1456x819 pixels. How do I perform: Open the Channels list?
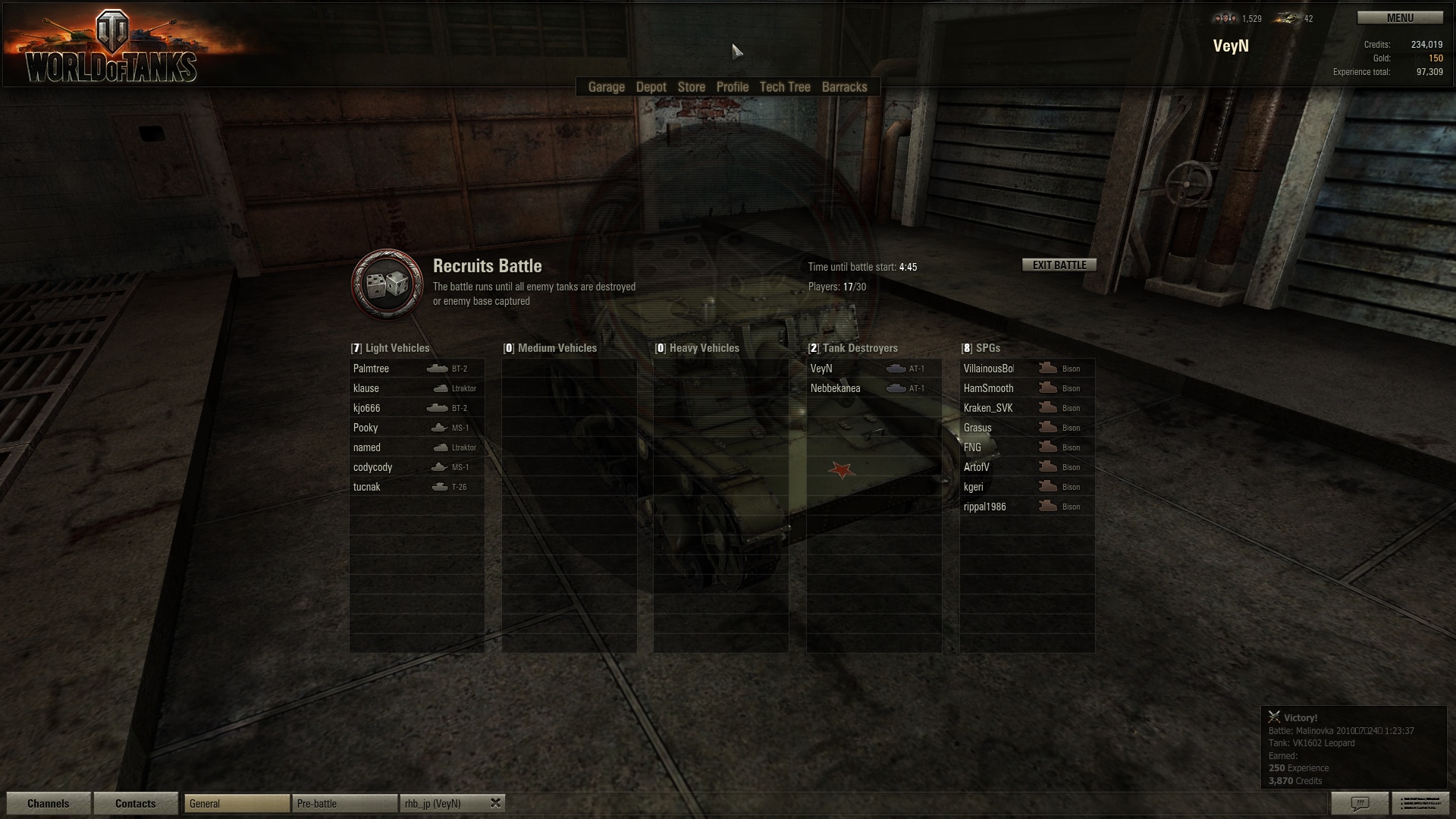tap(48, 804)
